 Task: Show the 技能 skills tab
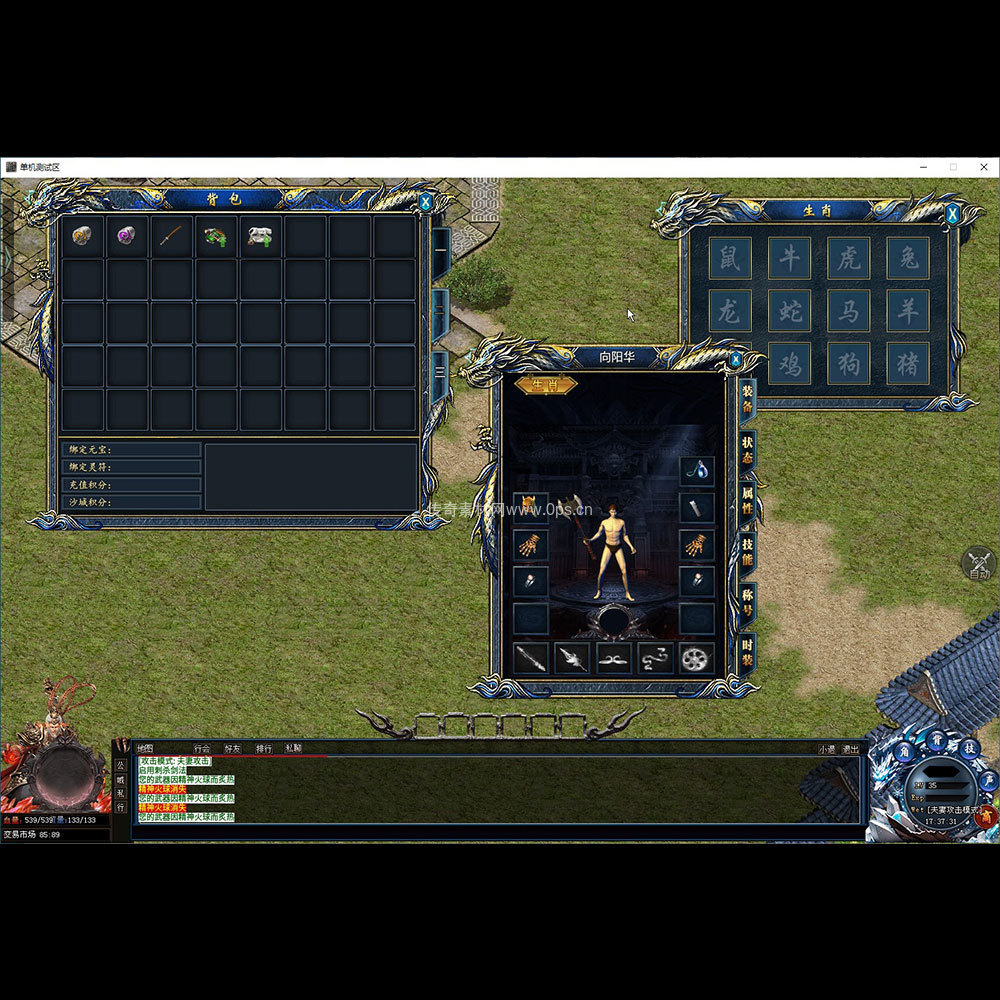(747, 551)
